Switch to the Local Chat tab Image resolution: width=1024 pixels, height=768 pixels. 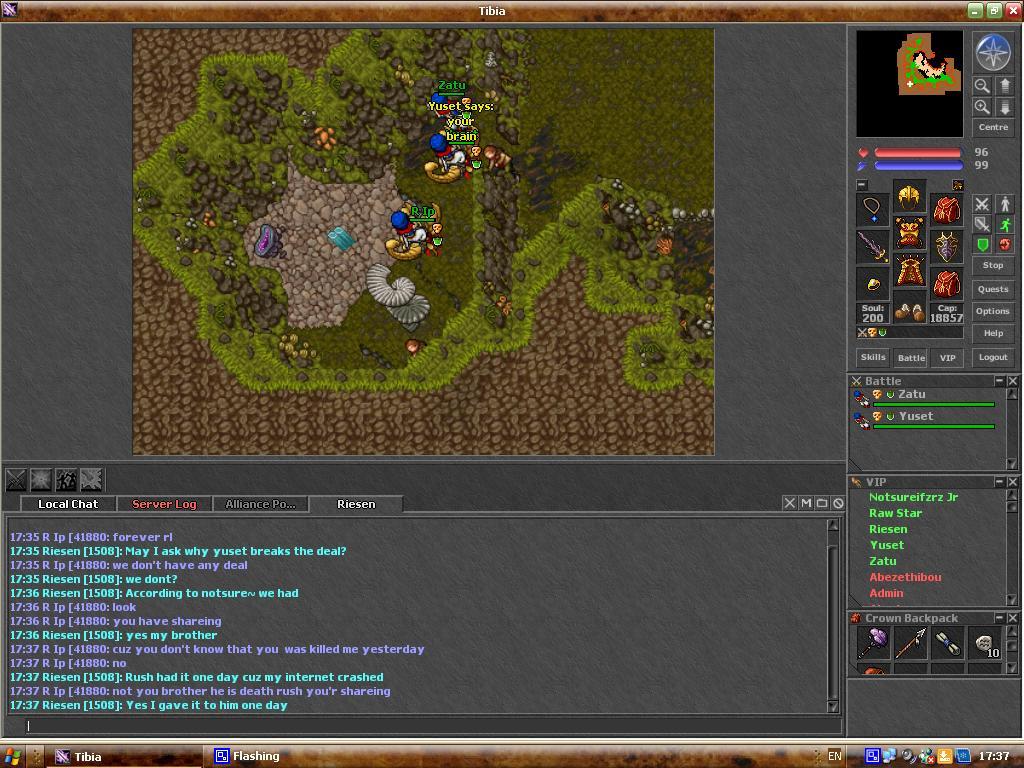(x=68, y=504)
